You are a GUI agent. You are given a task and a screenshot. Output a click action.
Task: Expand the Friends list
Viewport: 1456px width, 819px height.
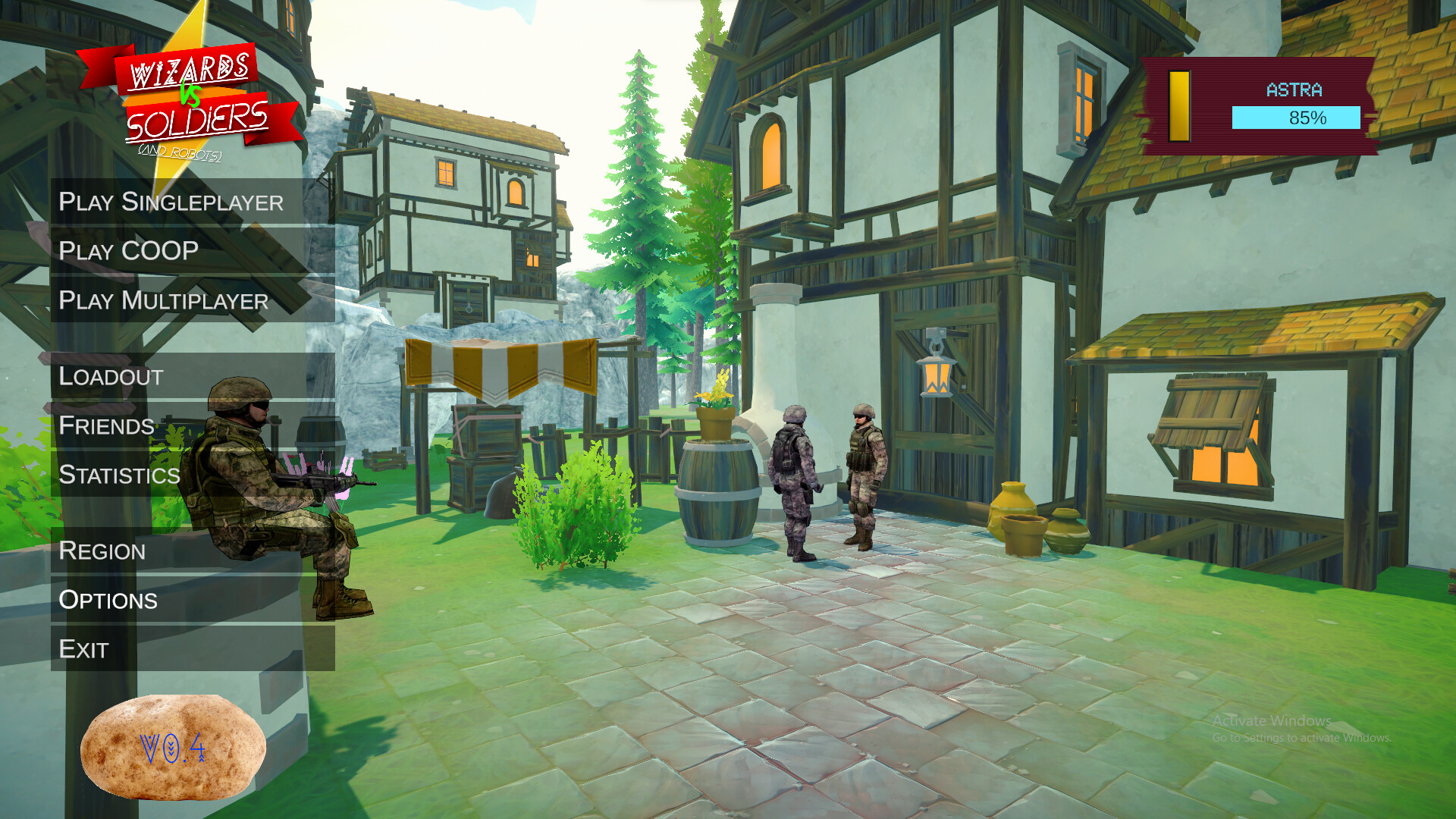coord(106,426)
